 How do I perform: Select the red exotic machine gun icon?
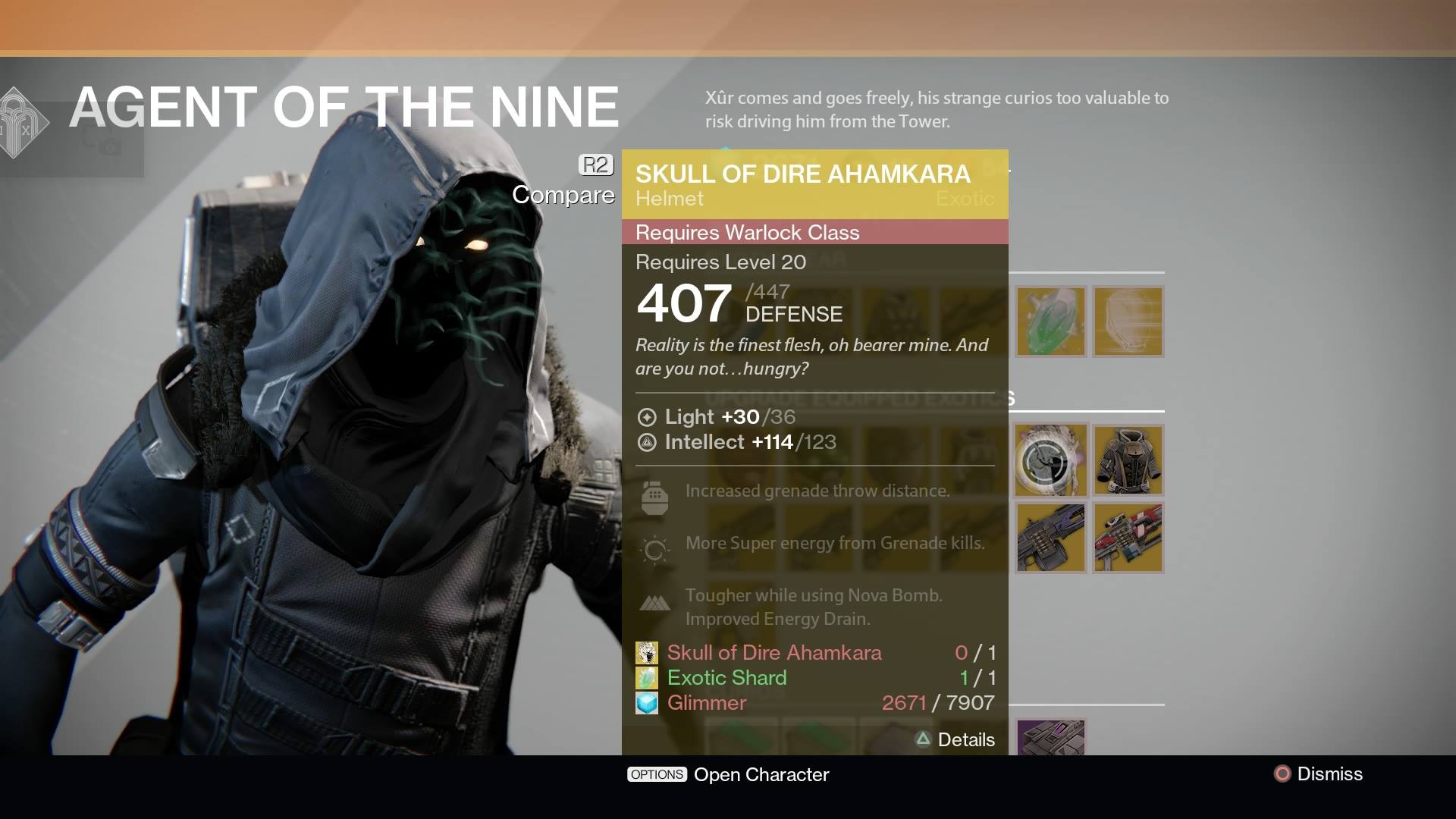[x=1128, y=538]
